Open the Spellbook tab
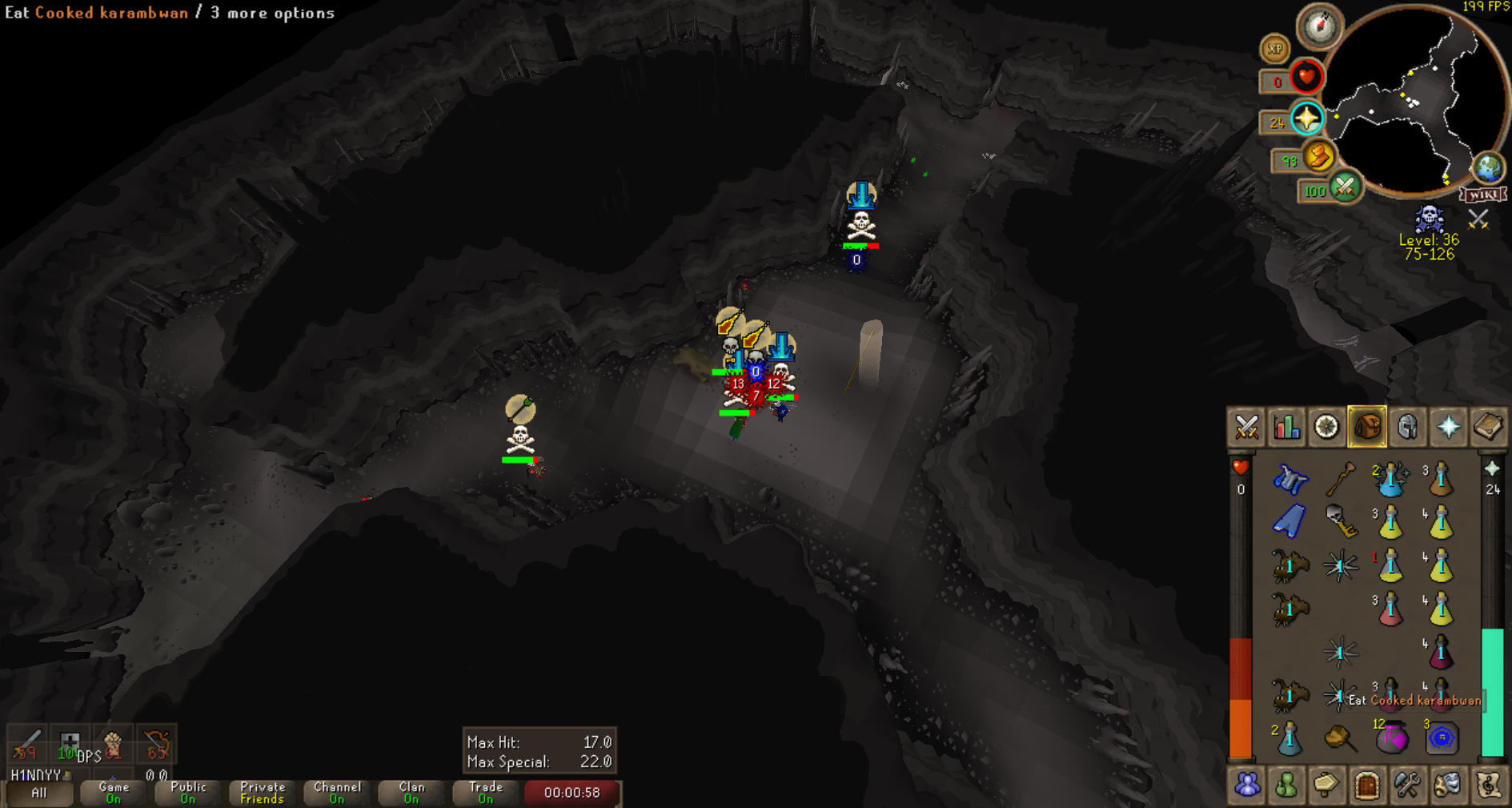The width and height of the screenshot is (1512, 808). tap(1488, 428)
